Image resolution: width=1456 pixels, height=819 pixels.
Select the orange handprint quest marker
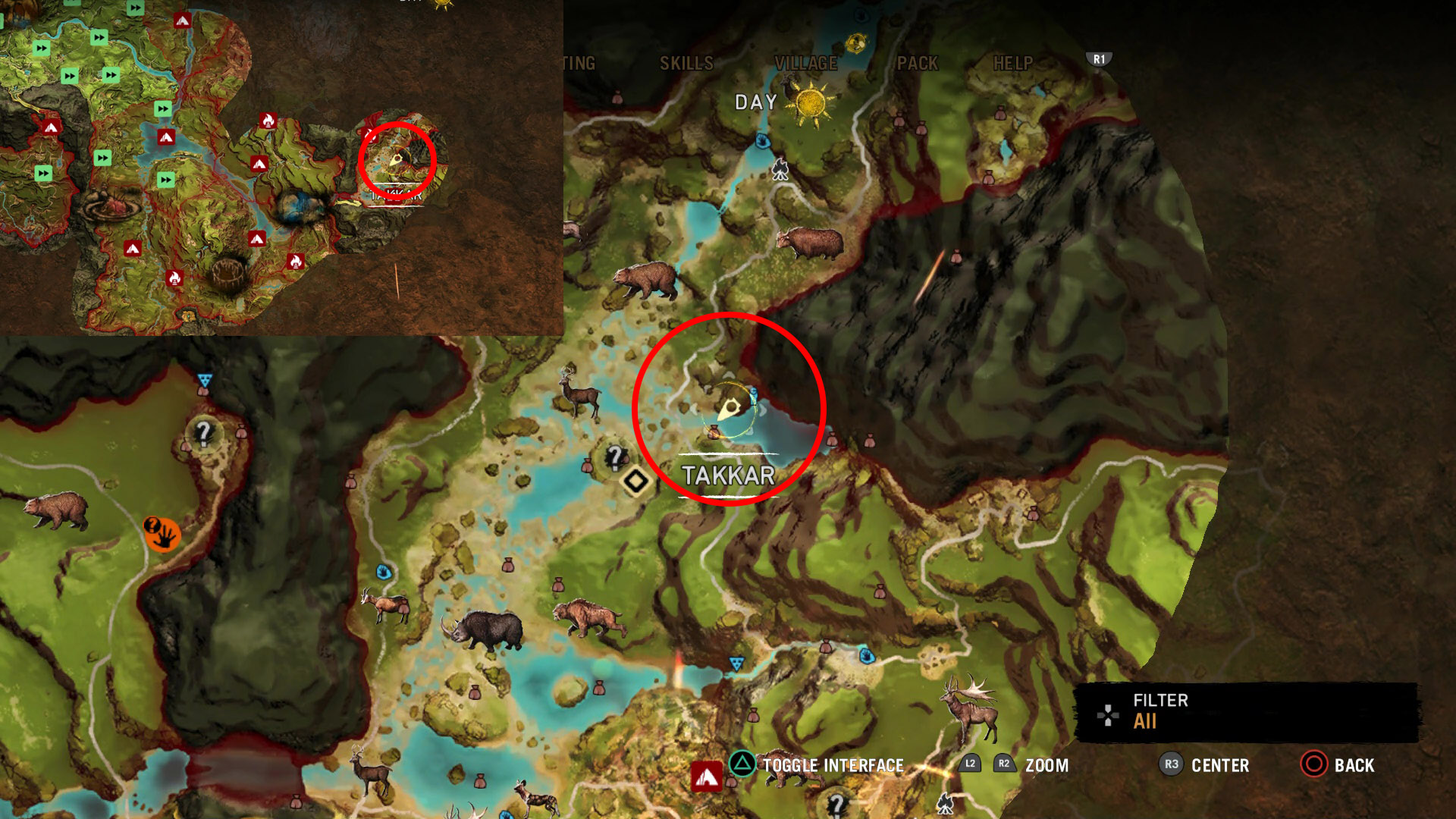(x=162, y=533)
